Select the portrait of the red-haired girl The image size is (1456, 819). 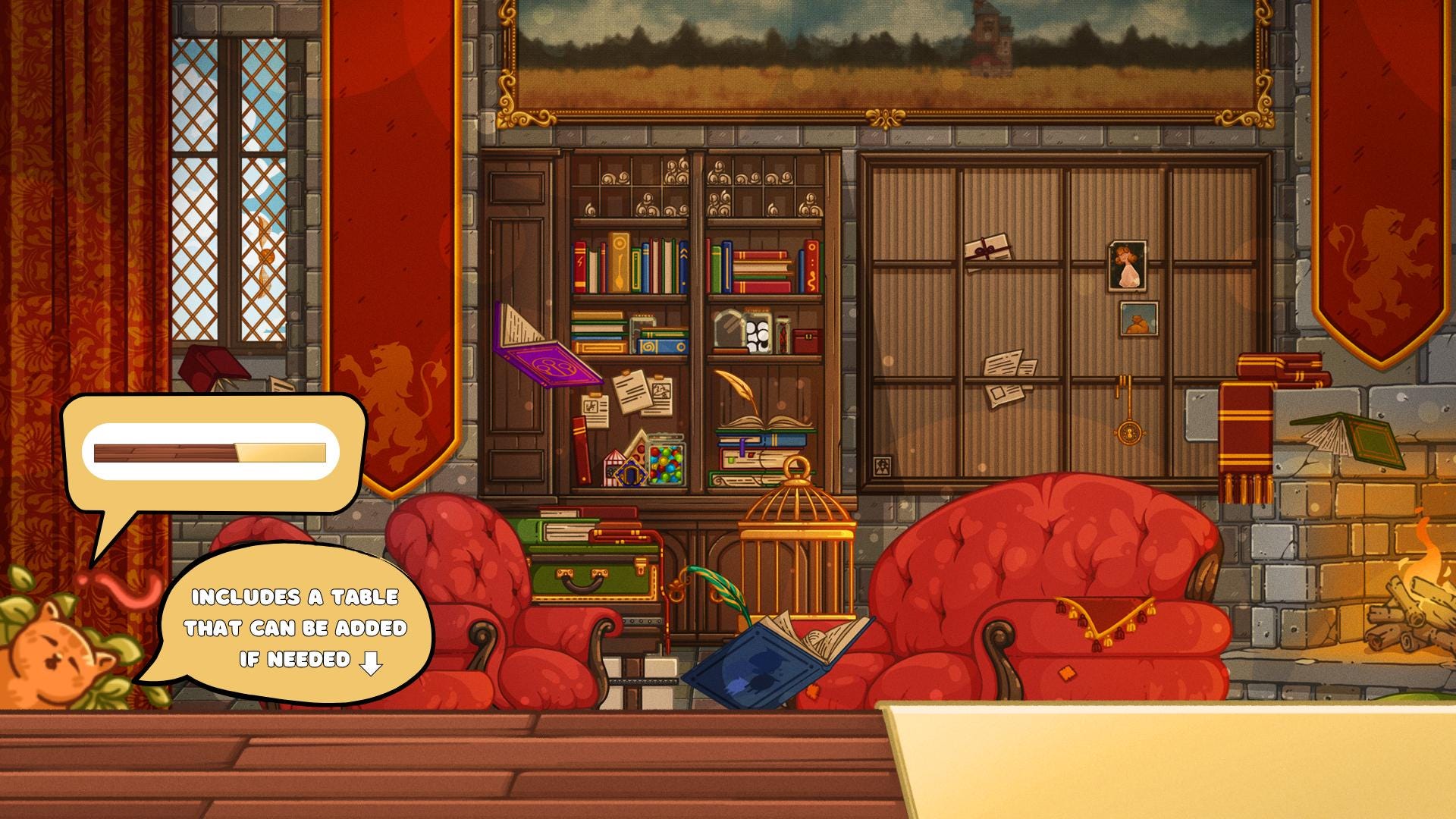click(x=1127, y=265)
